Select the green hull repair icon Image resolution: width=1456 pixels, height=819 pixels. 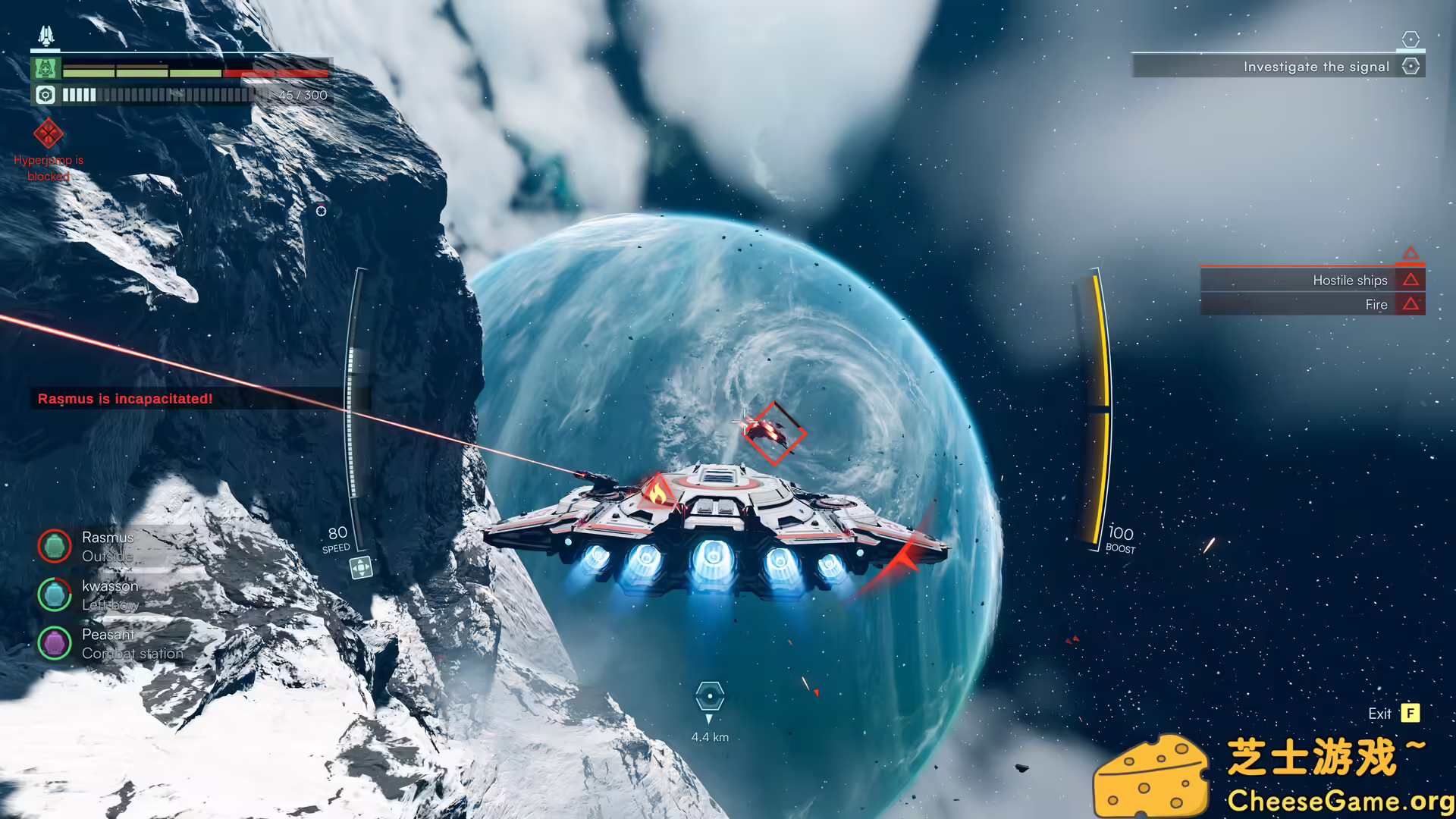[45, 70]
